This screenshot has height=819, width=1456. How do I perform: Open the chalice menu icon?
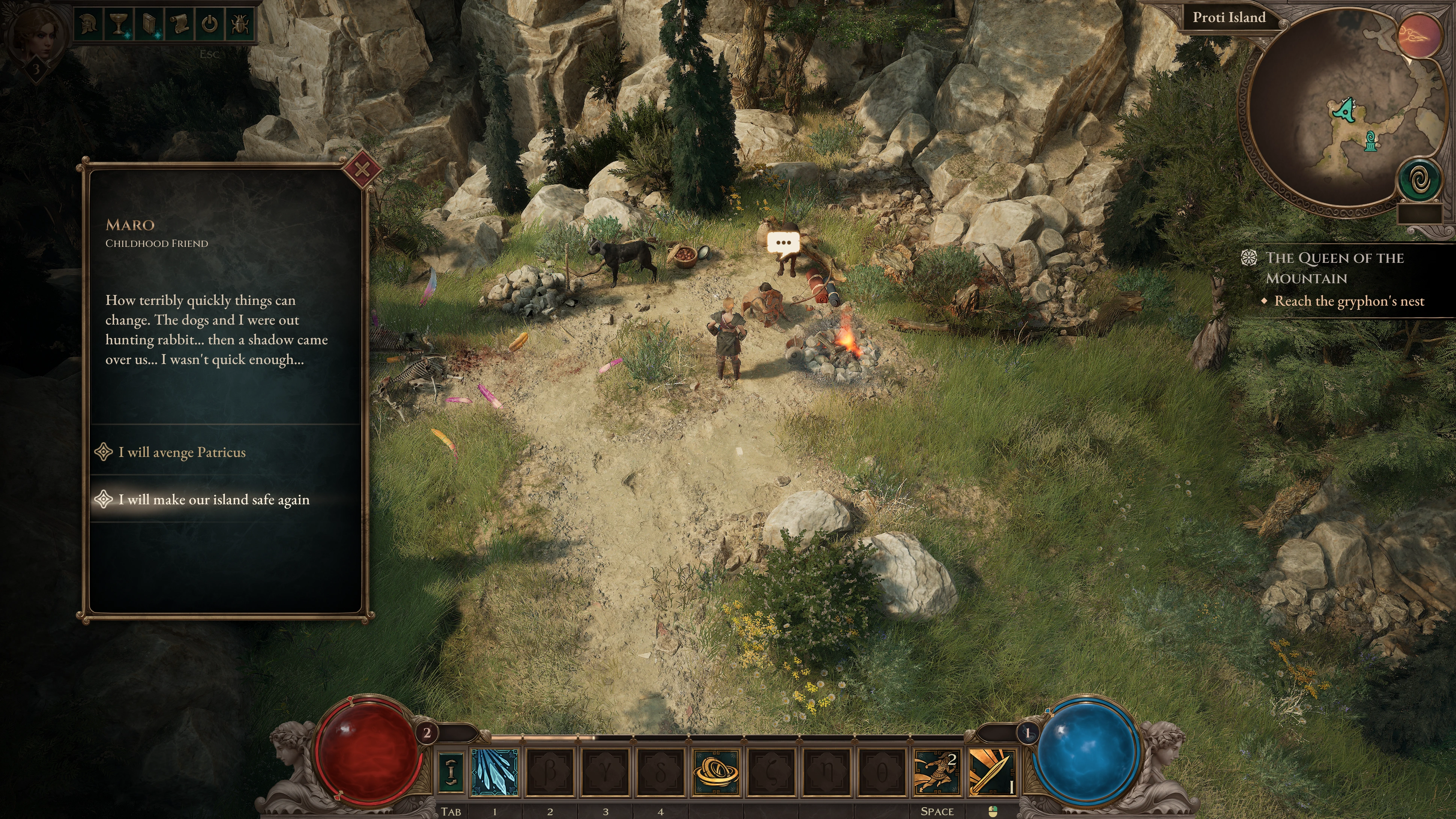click(x=119, y=24)
